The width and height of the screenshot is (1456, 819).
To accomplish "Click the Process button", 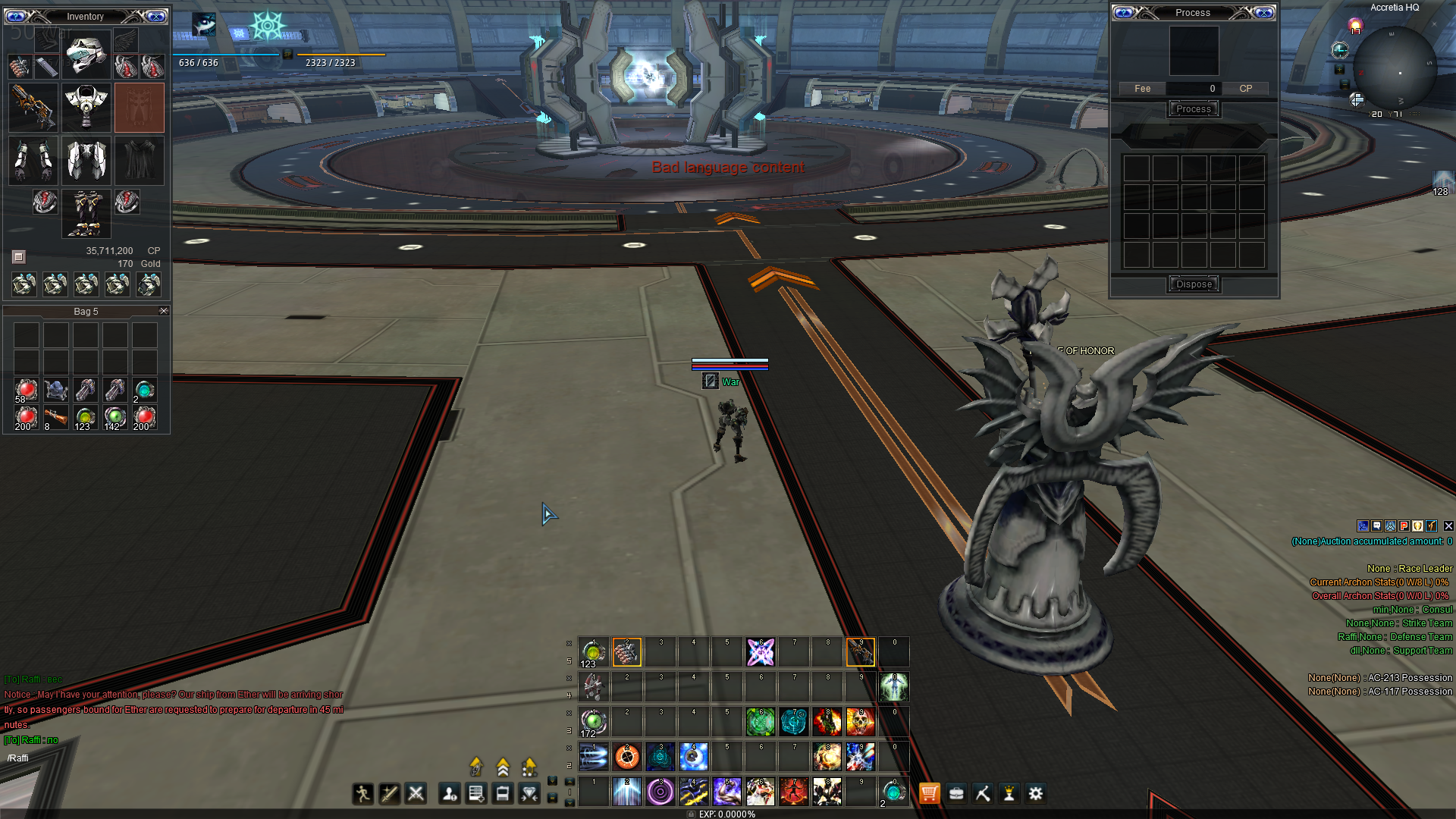I will pyautogui.click(x=1193, y=109).
